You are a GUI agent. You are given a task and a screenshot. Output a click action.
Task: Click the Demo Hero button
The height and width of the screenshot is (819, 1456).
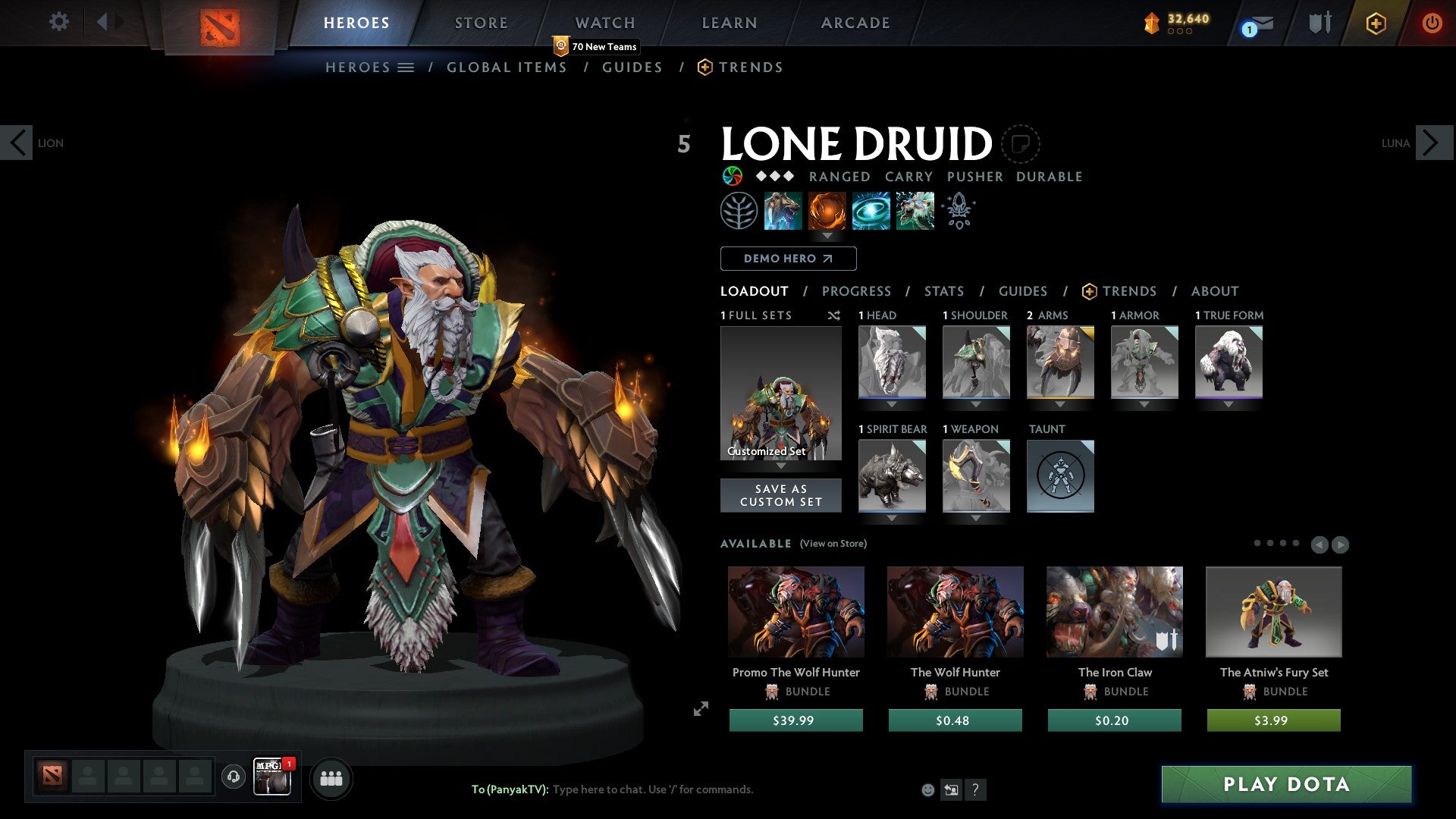tap(787, 259)
